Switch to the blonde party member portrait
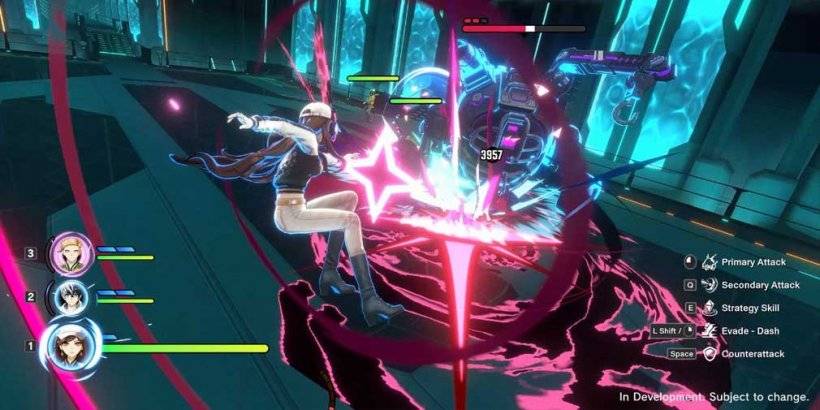This screenshot has width=820, height=410. tap(71, 253)
